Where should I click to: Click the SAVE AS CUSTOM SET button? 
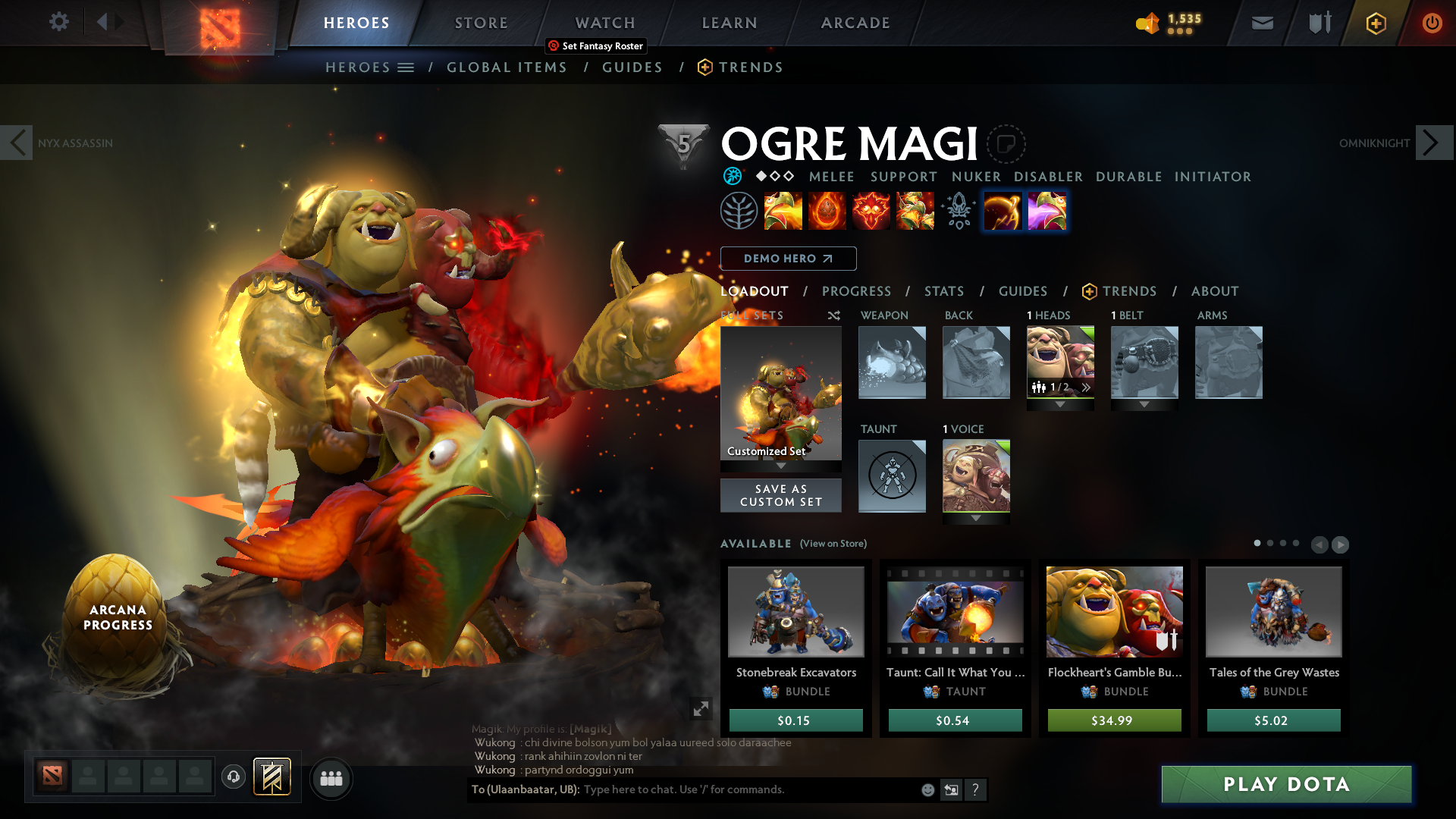780,495
